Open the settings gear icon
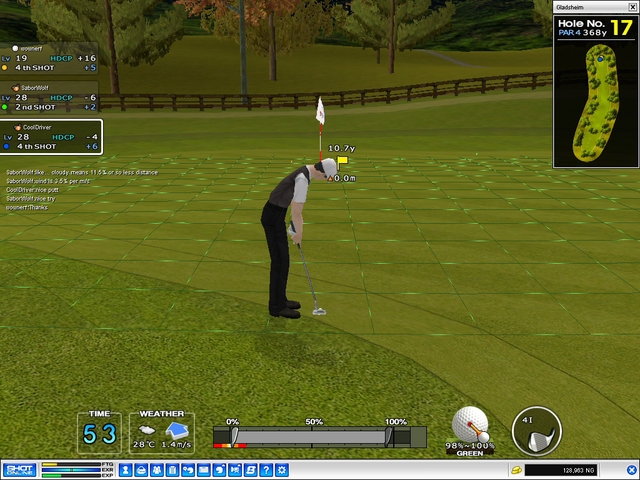 pos(282,469)
